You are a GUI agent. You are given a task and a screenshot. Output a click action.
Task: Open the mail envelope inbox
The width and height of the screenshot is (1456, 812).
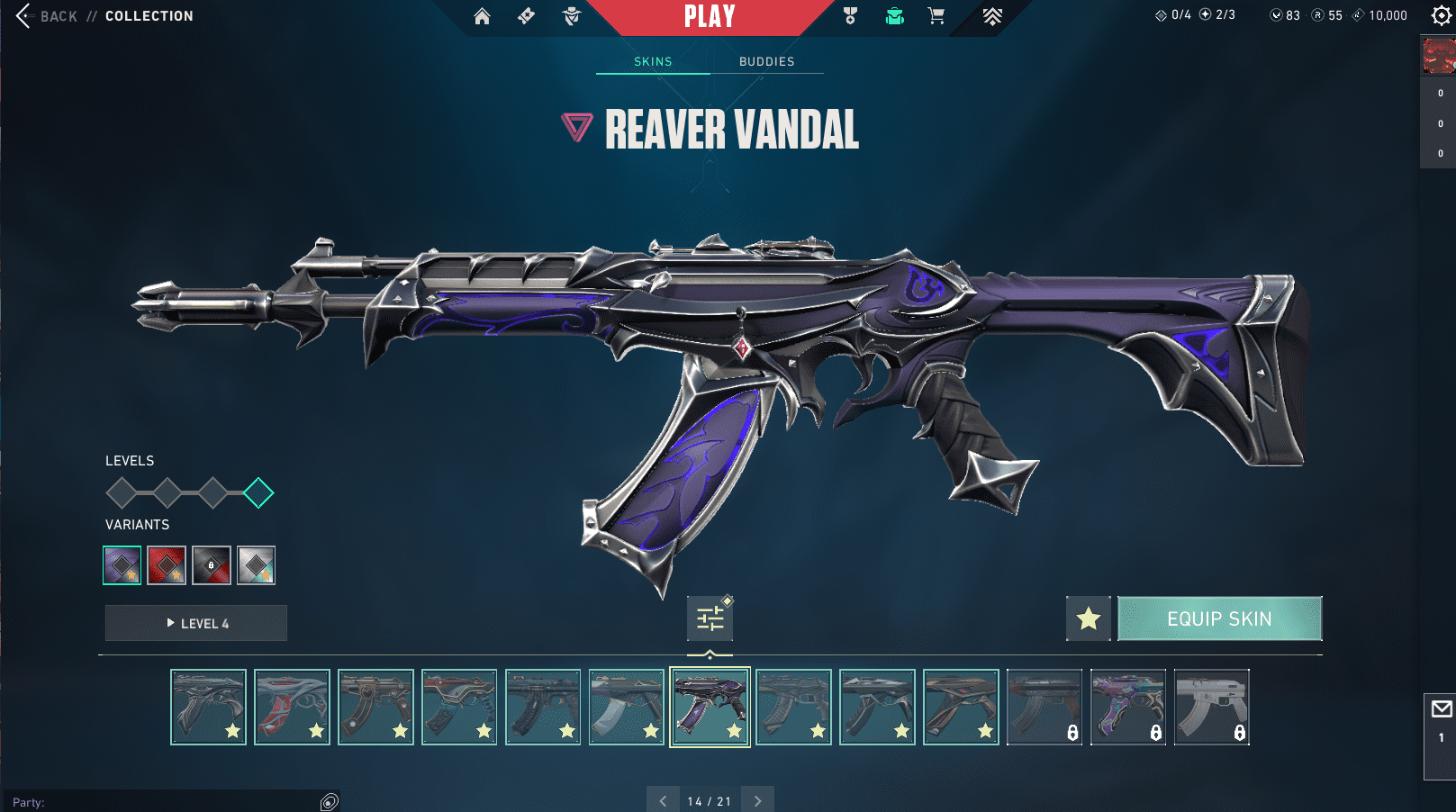tap(1441, 709)
